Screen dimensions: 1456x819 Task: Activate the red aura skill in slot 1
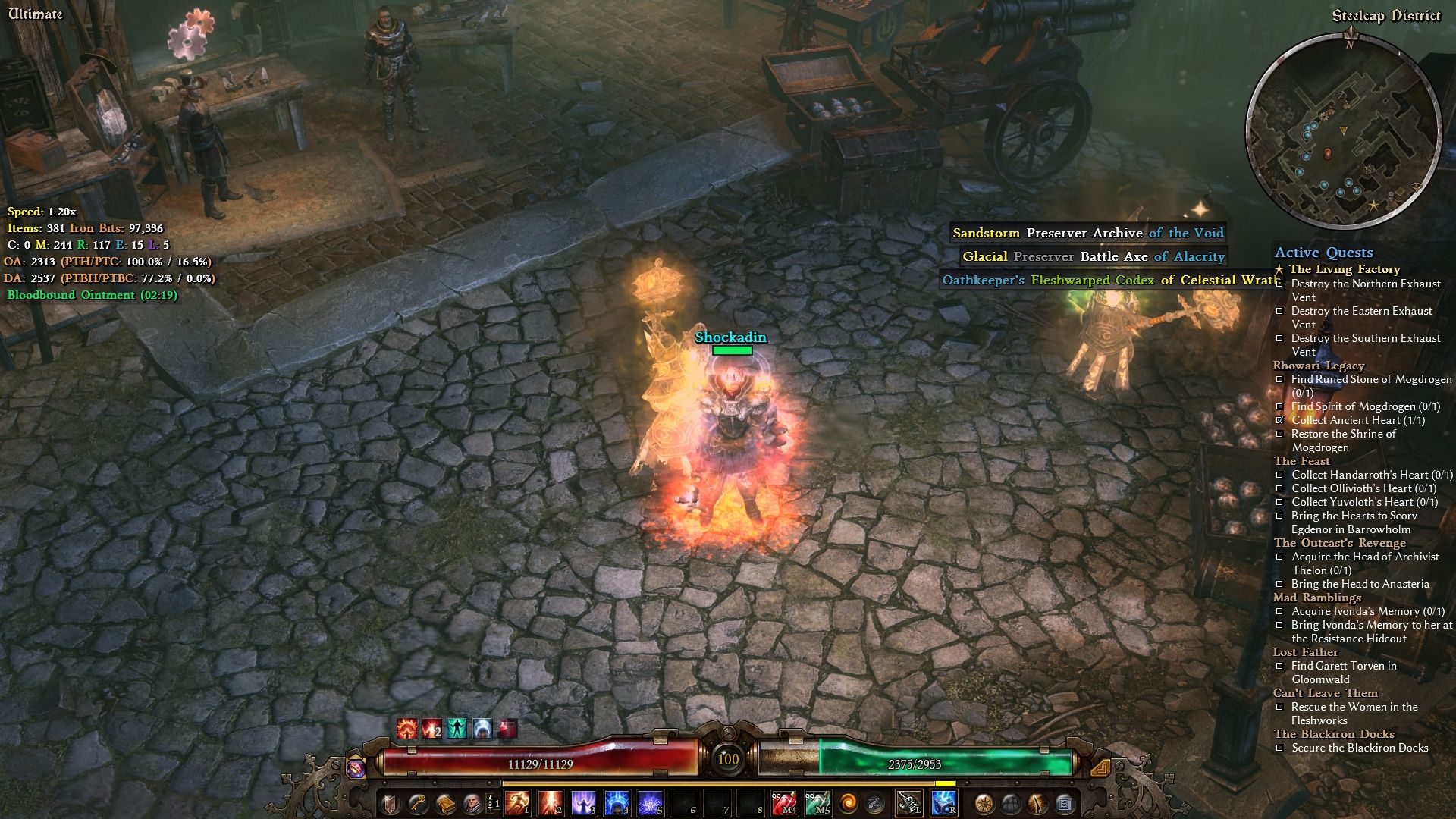(516, 802)
